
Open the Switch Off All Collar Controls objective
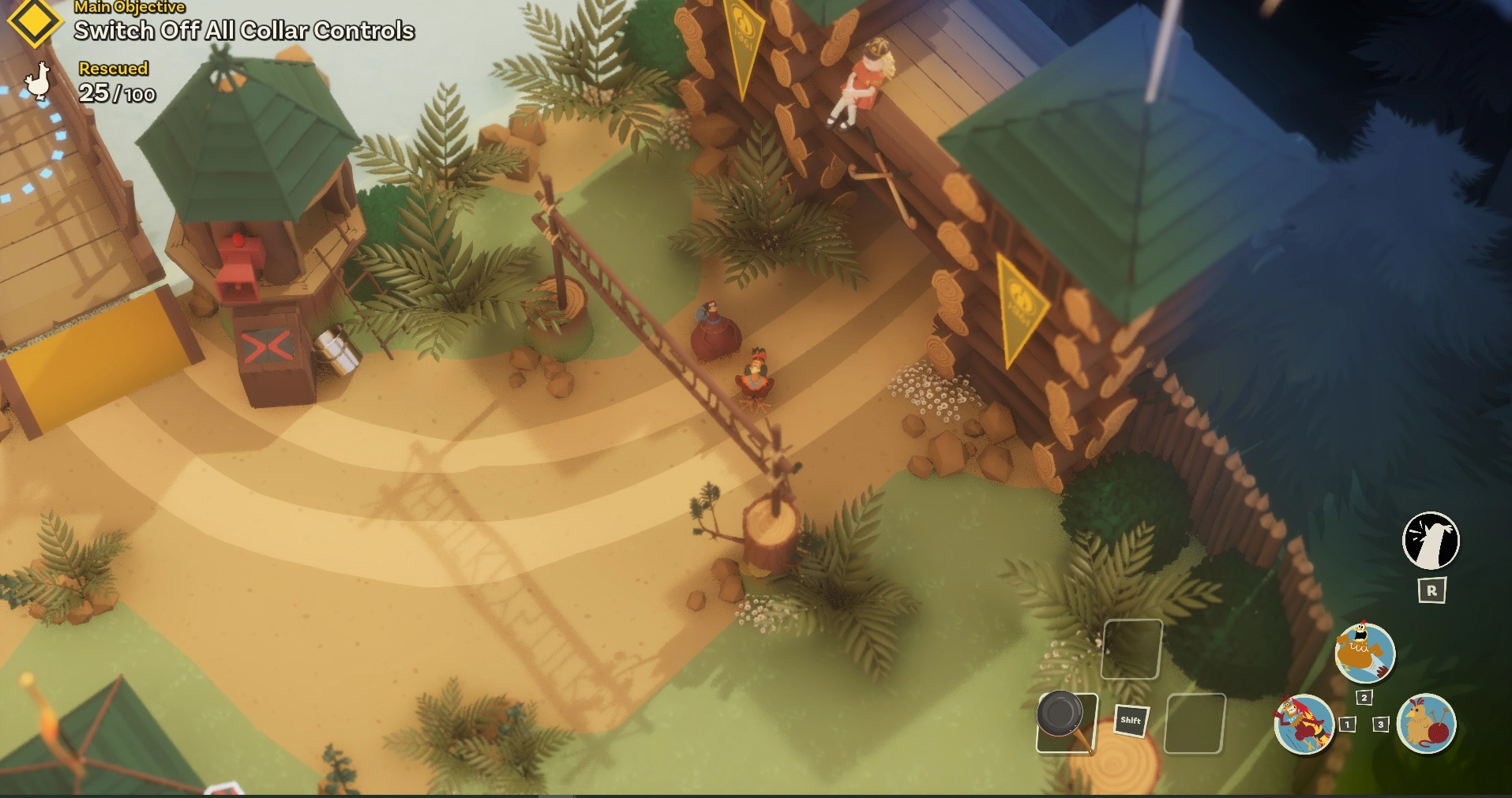244,31
